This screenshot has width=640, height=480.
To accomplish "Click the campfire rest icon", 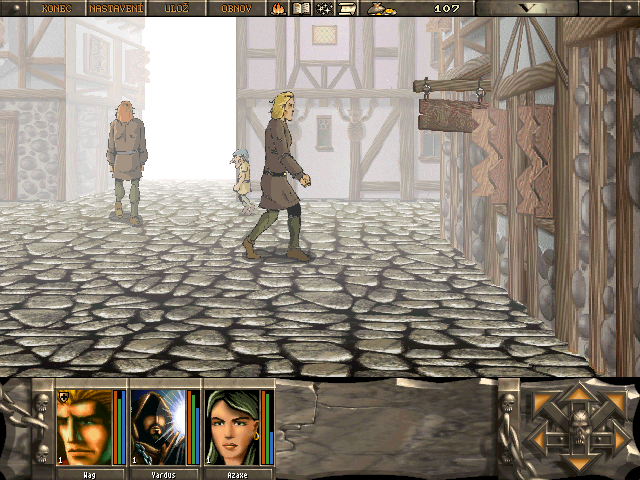I will (x=278, y=8).
